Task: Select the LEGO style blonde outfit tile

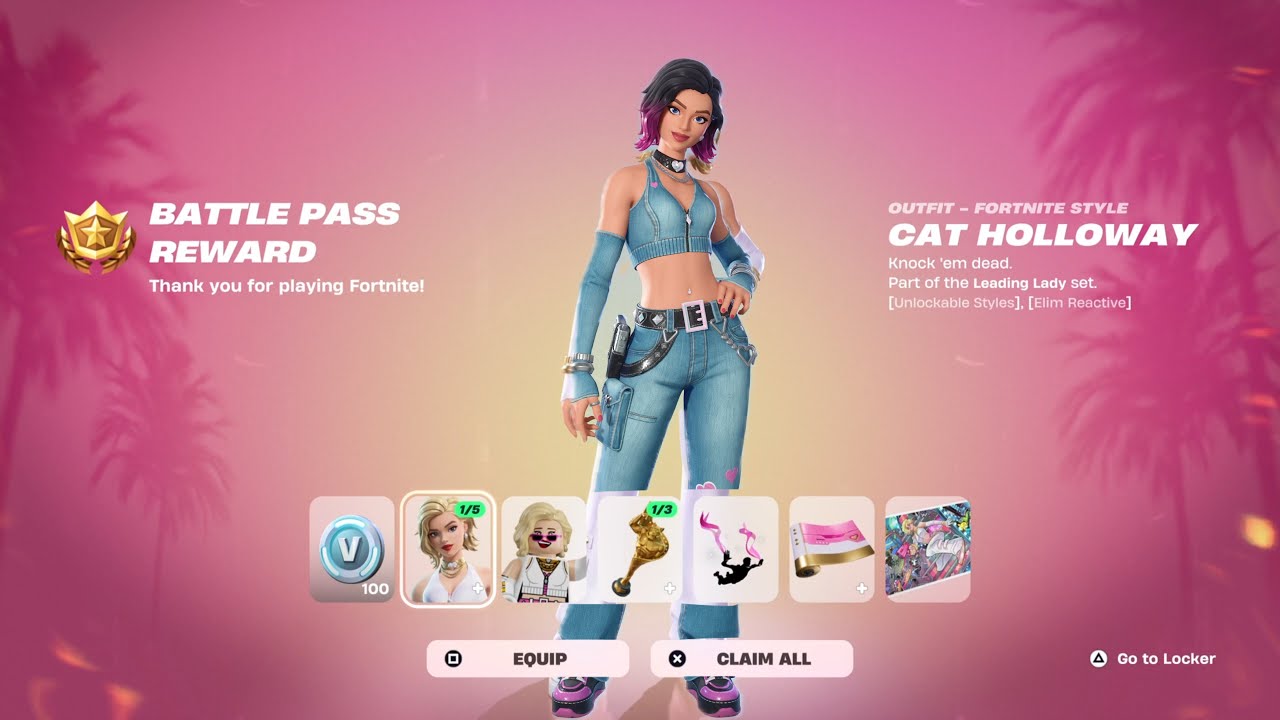Action: (x=543, y=549)
